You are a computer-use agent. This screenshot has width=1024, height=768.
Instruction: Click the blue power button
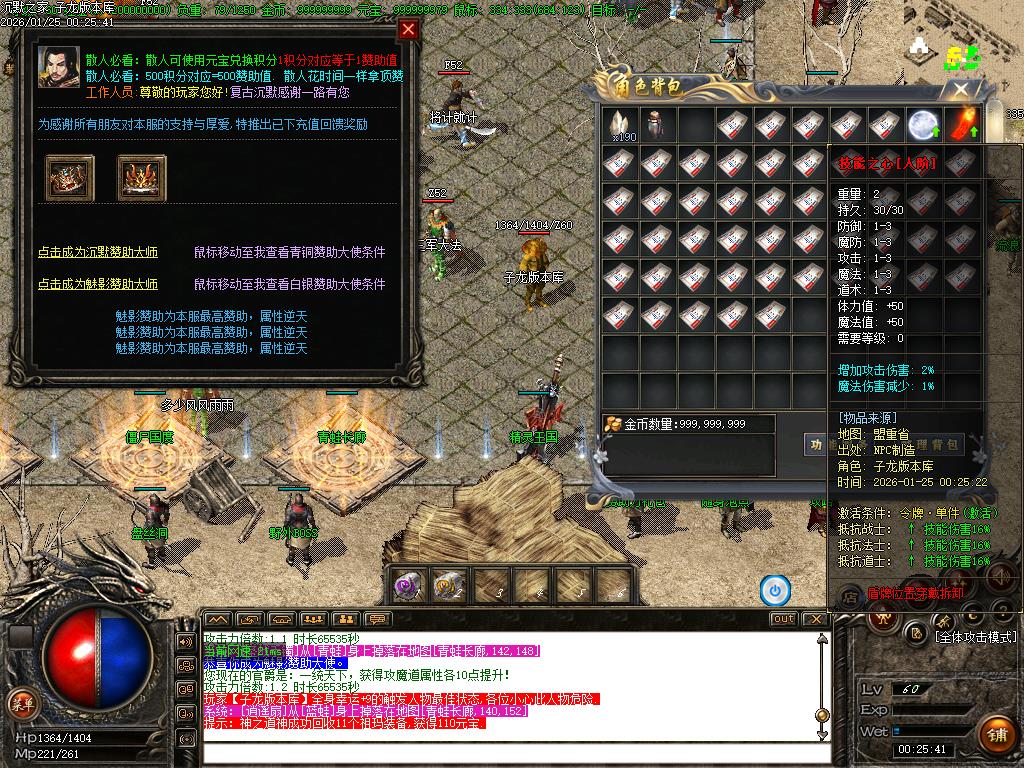coord(774,590)
